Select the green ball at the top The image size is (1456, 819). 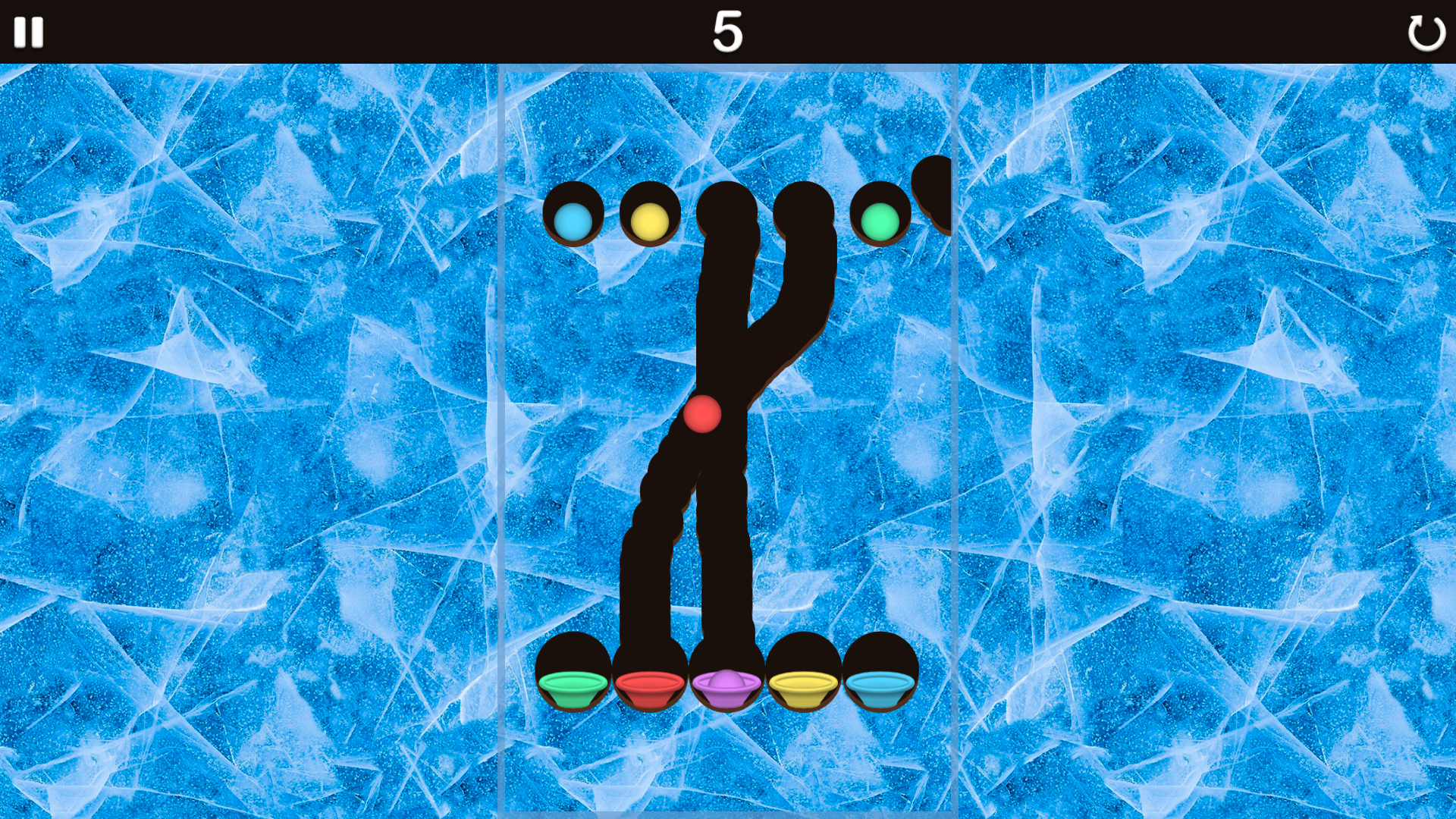click(880, 221)
